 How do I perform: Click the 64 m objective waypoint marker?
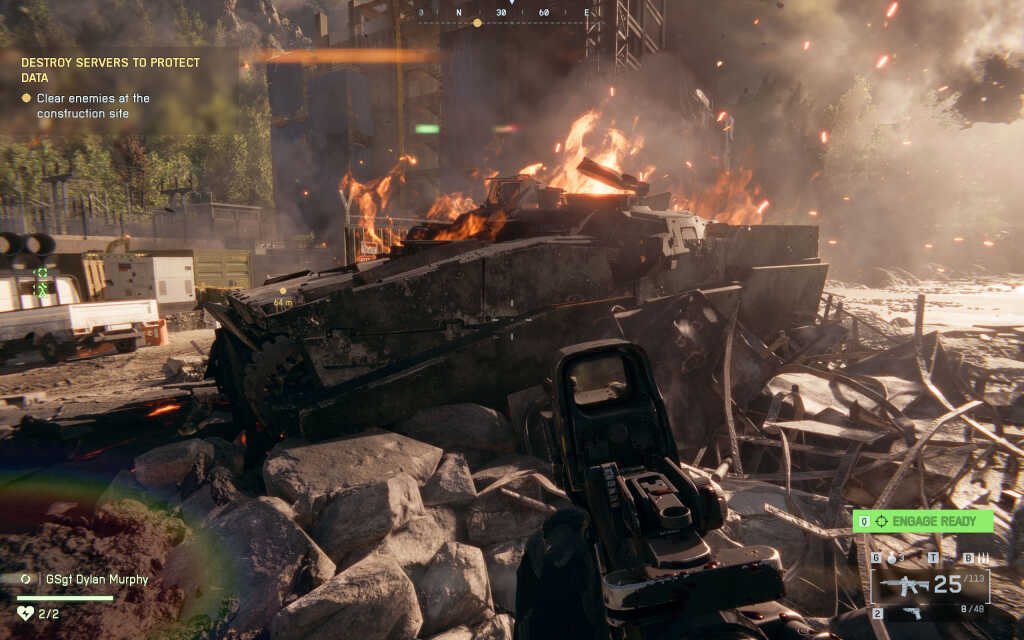(x=283, y=297)
